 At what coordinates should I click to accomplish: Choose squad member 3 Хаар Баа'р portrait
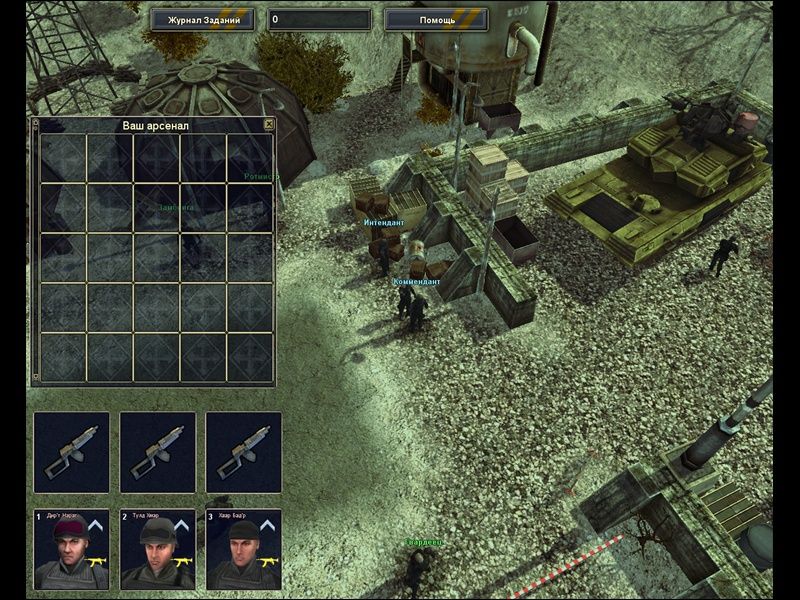point(244,549)
